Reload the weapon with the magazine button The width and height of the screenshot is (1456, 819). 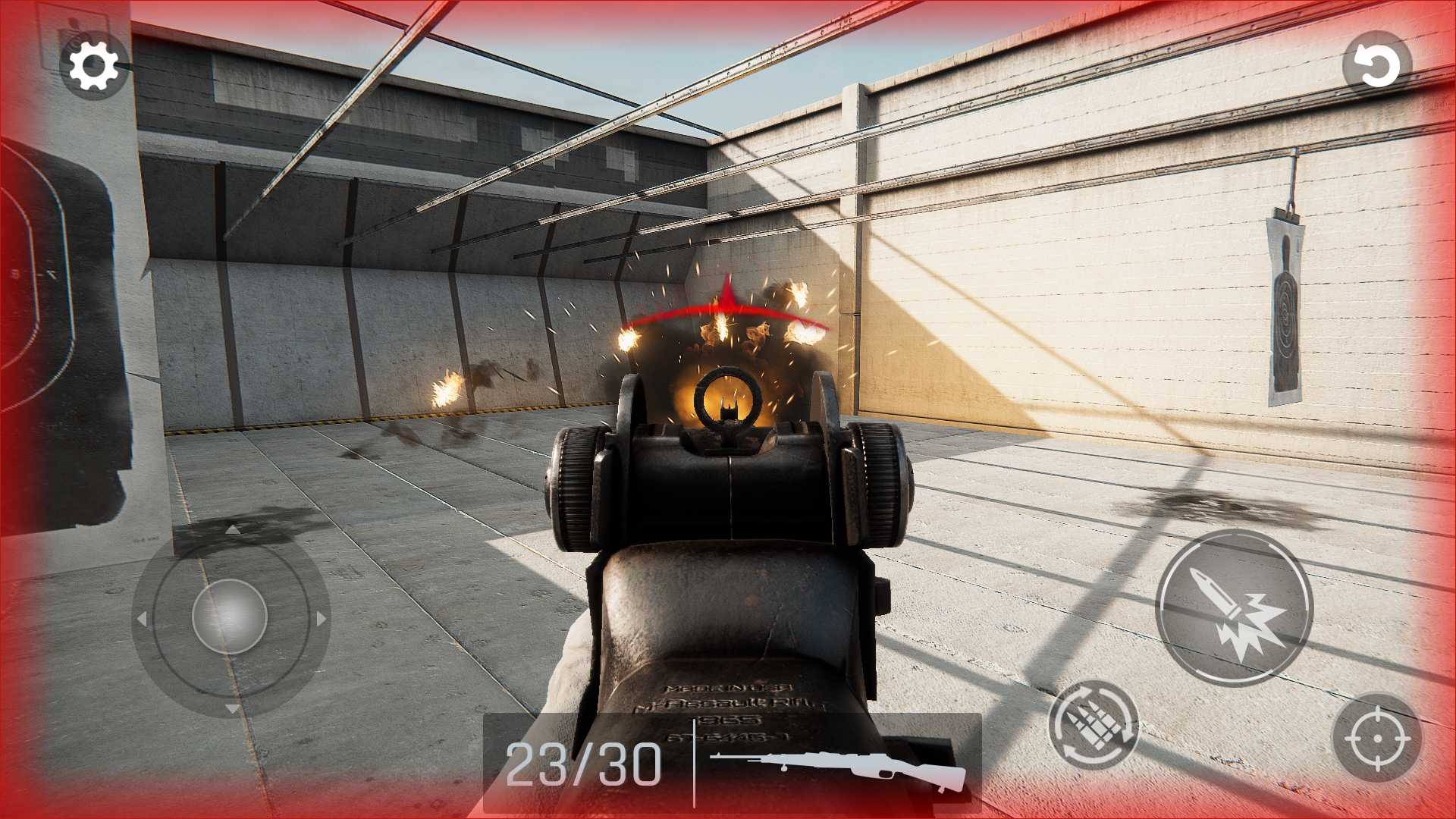coord(1093,726)
